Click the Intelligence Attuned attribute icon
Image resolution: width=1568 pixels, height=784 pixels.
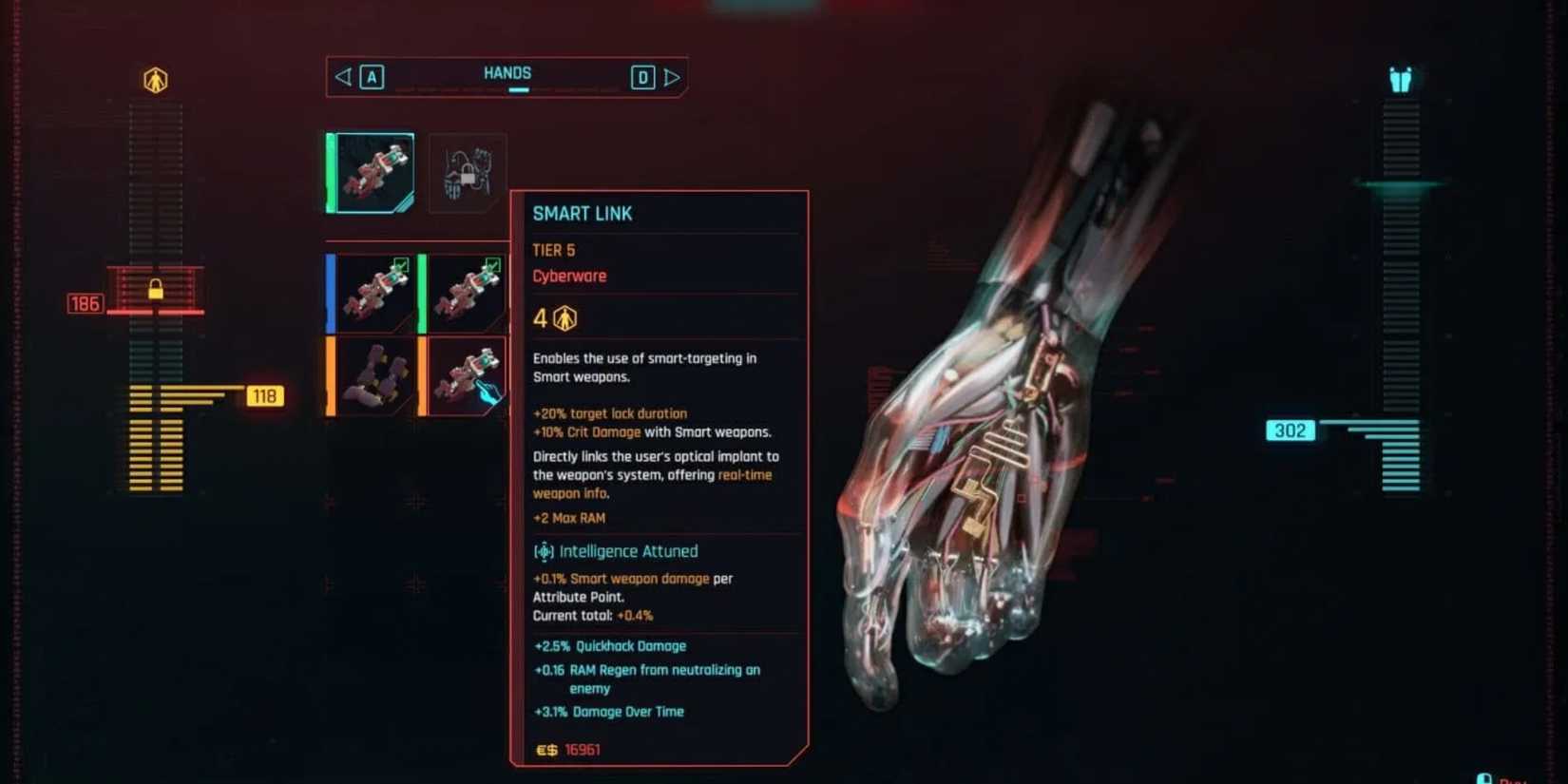click(x=545, y=551)
